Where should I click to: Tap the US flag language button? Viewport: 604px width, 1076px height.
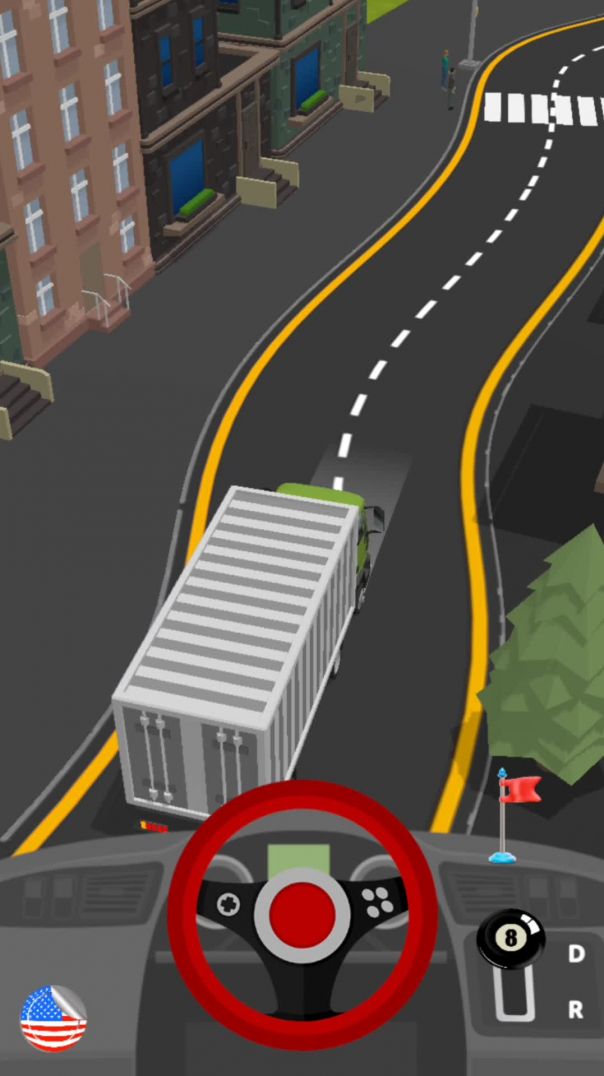click(x=53, y=1018)
